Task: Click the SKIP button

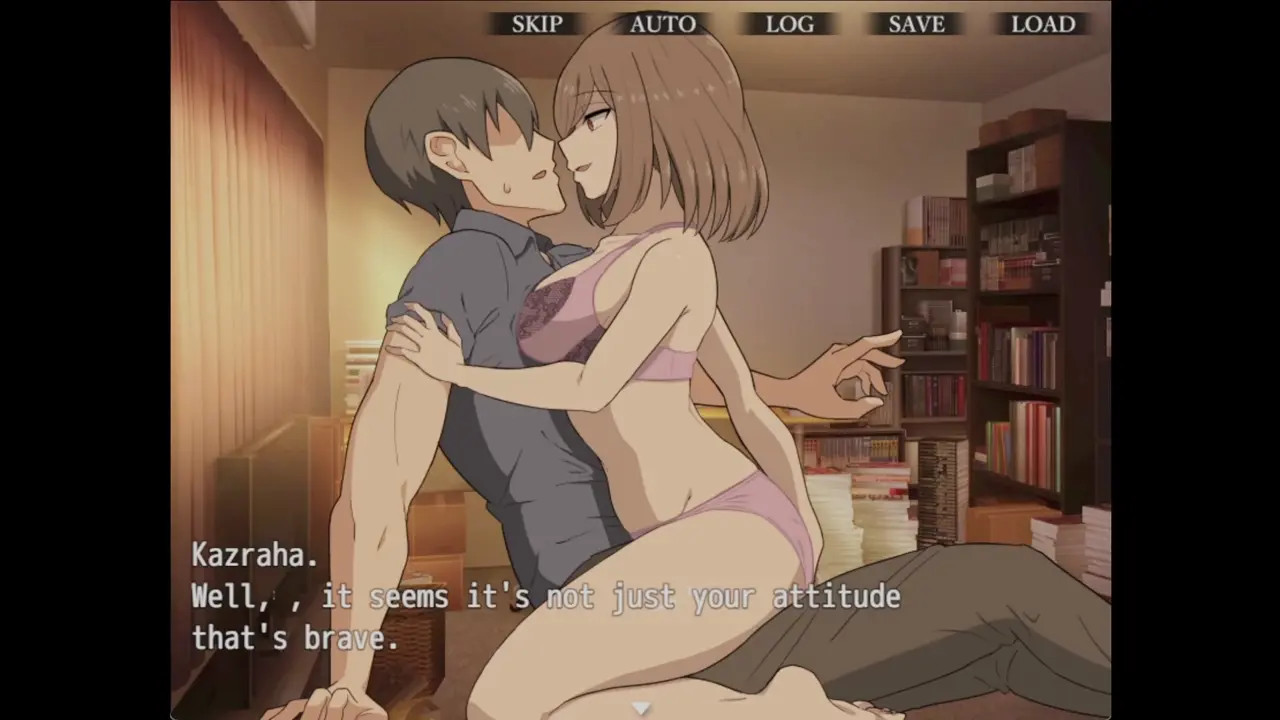Action: [537, 24]
